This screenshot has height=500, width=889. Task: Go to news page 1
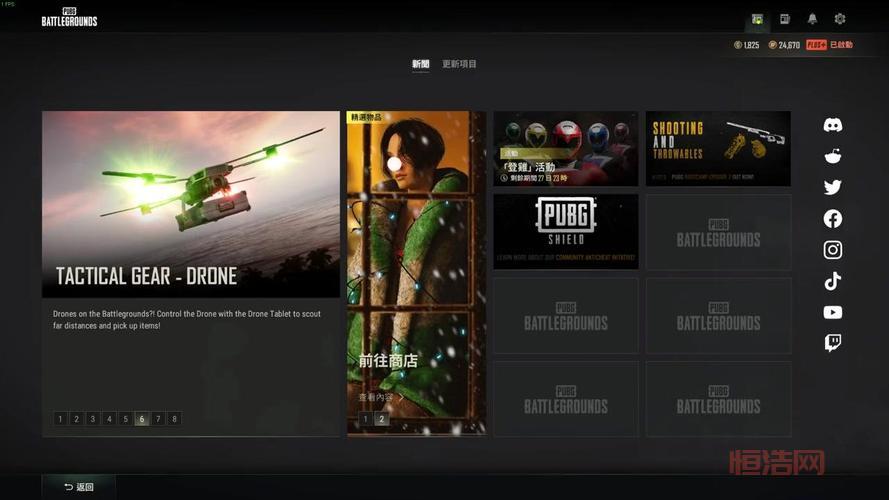tap(60, 419)
